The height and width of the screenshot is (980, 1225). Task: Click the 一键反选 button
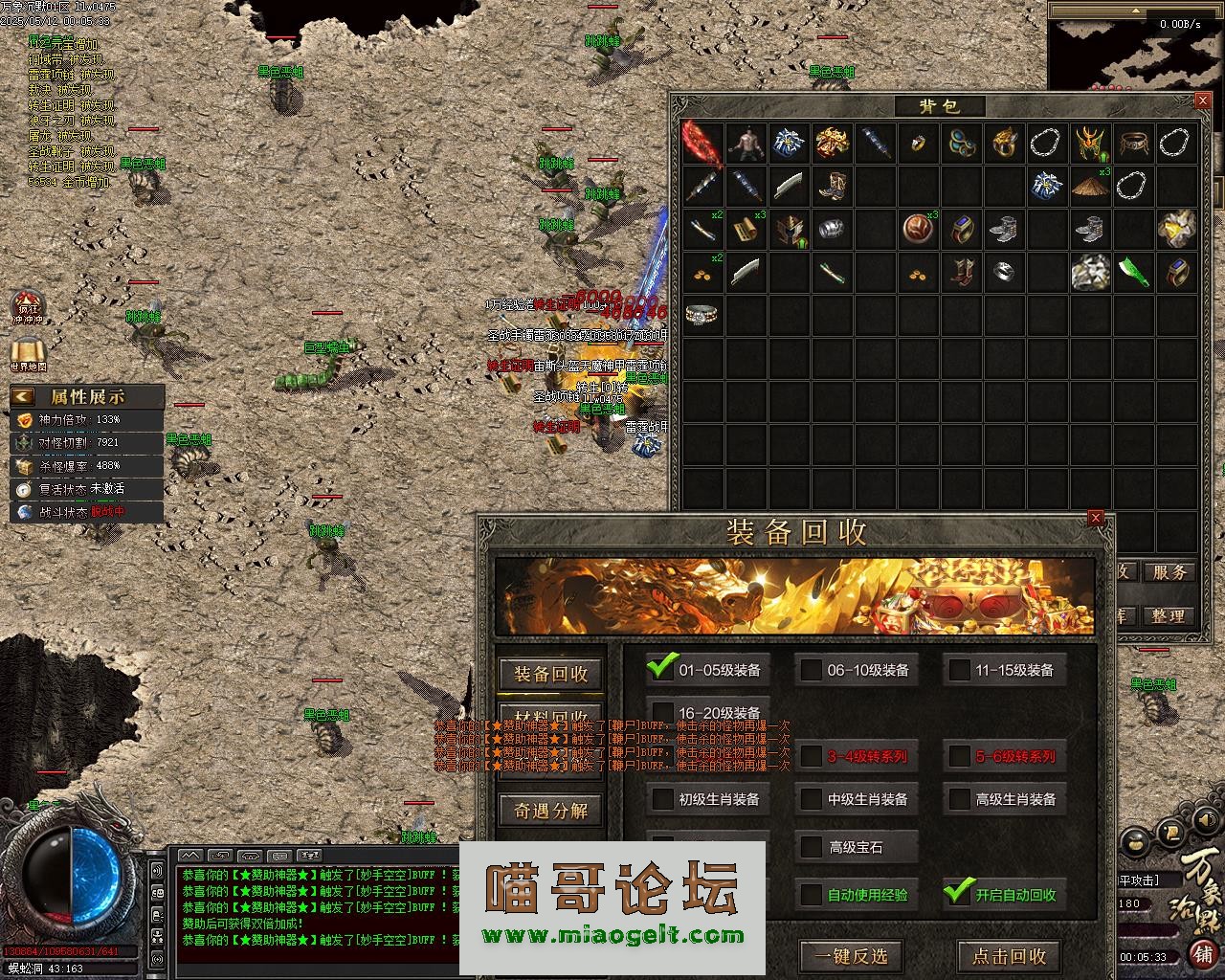851,955
